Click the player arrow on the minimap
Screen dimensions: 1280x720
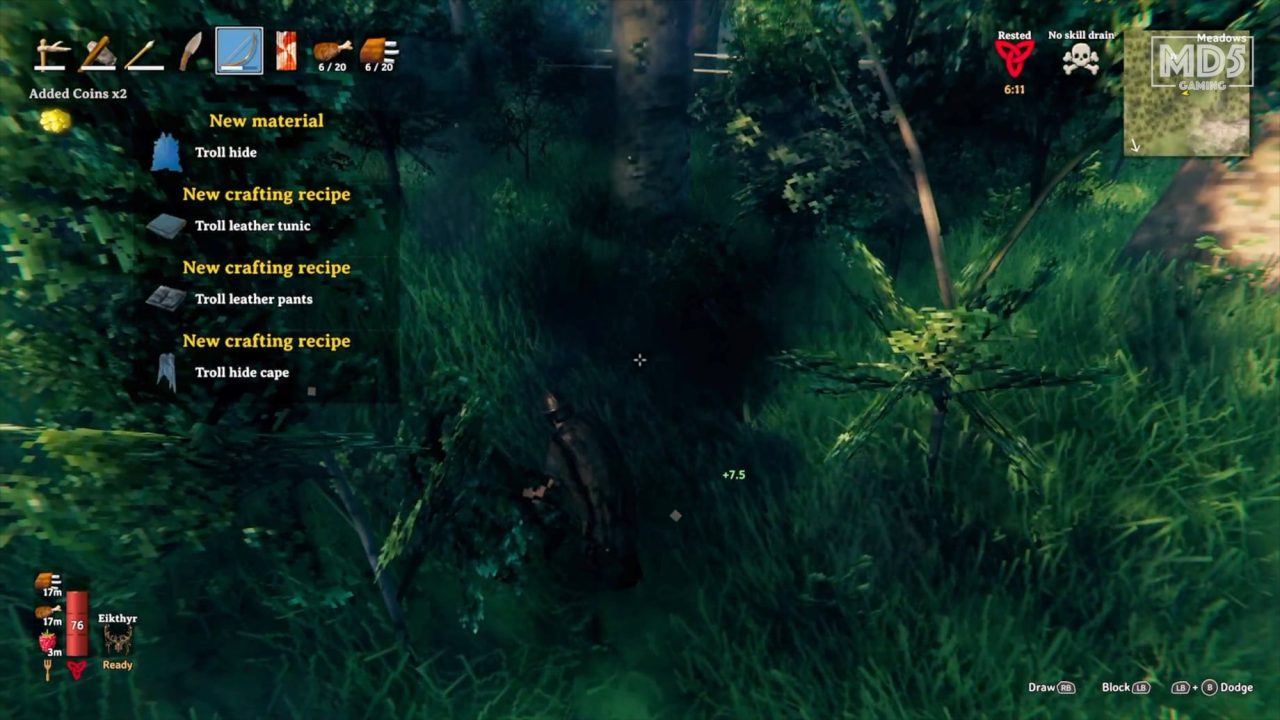coord(1184,93)
